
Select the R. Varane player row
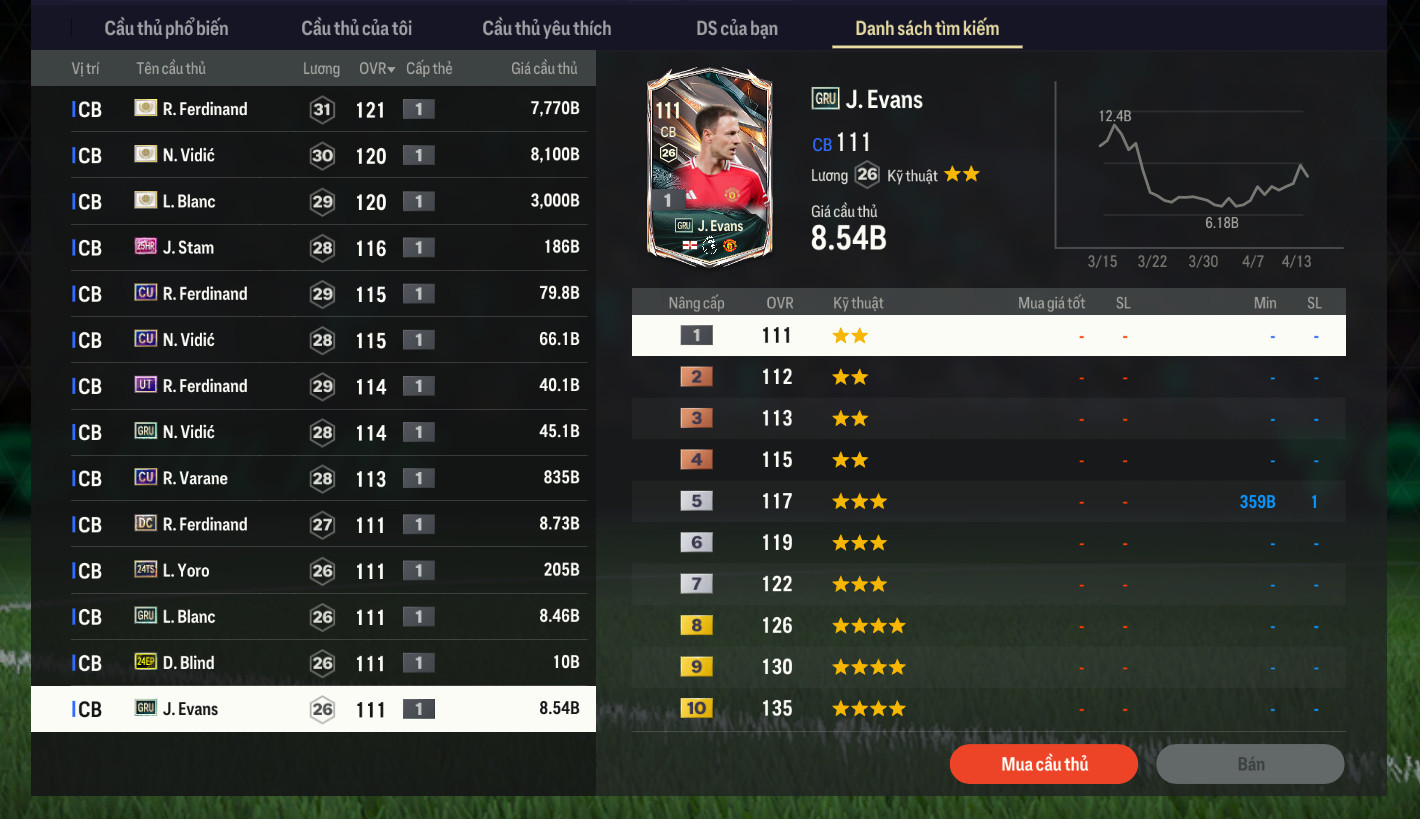[x=313, y=478]
